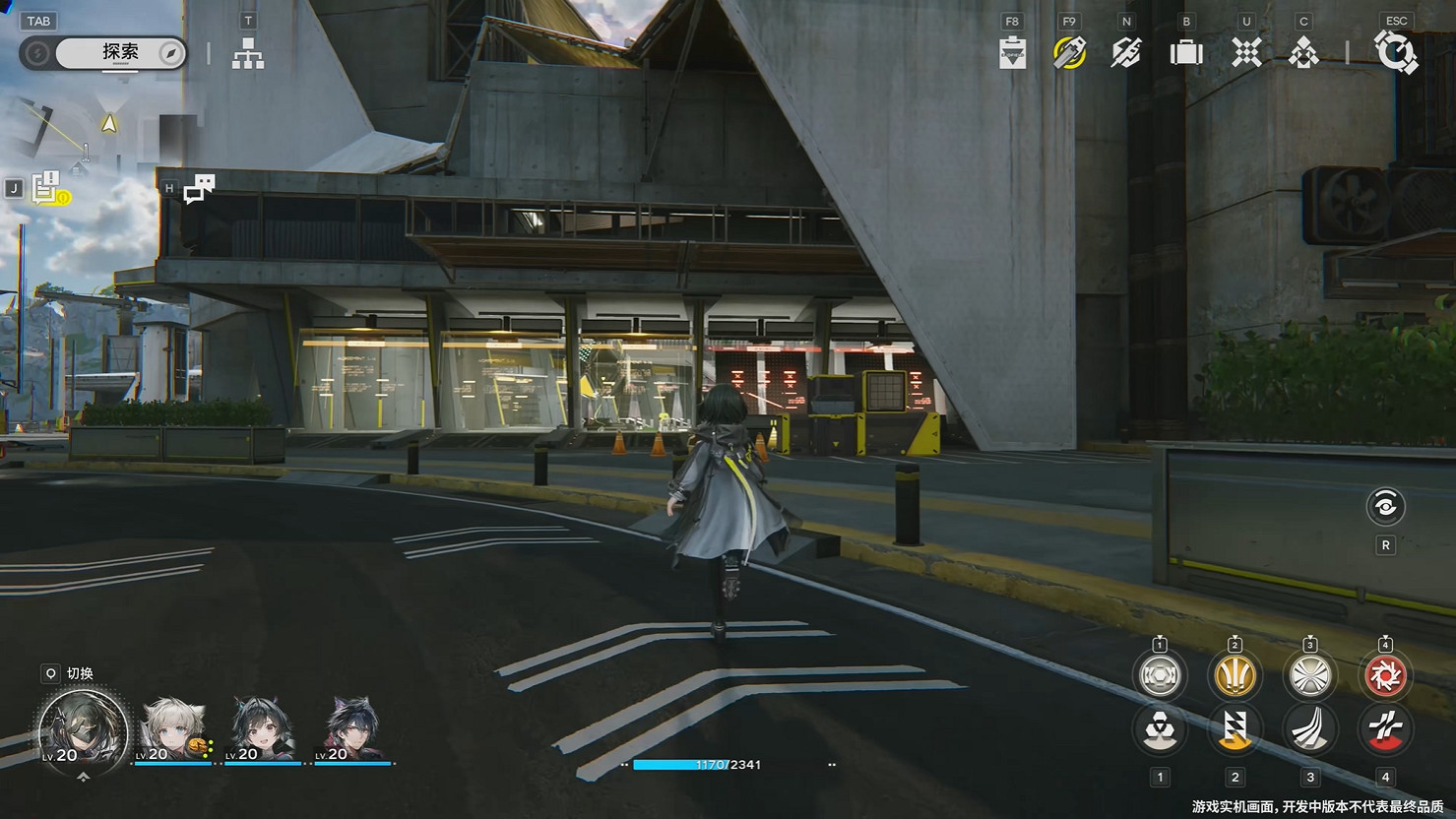
Task: Select the blue-haired operator portrait
Action: (x=352, y=730)
